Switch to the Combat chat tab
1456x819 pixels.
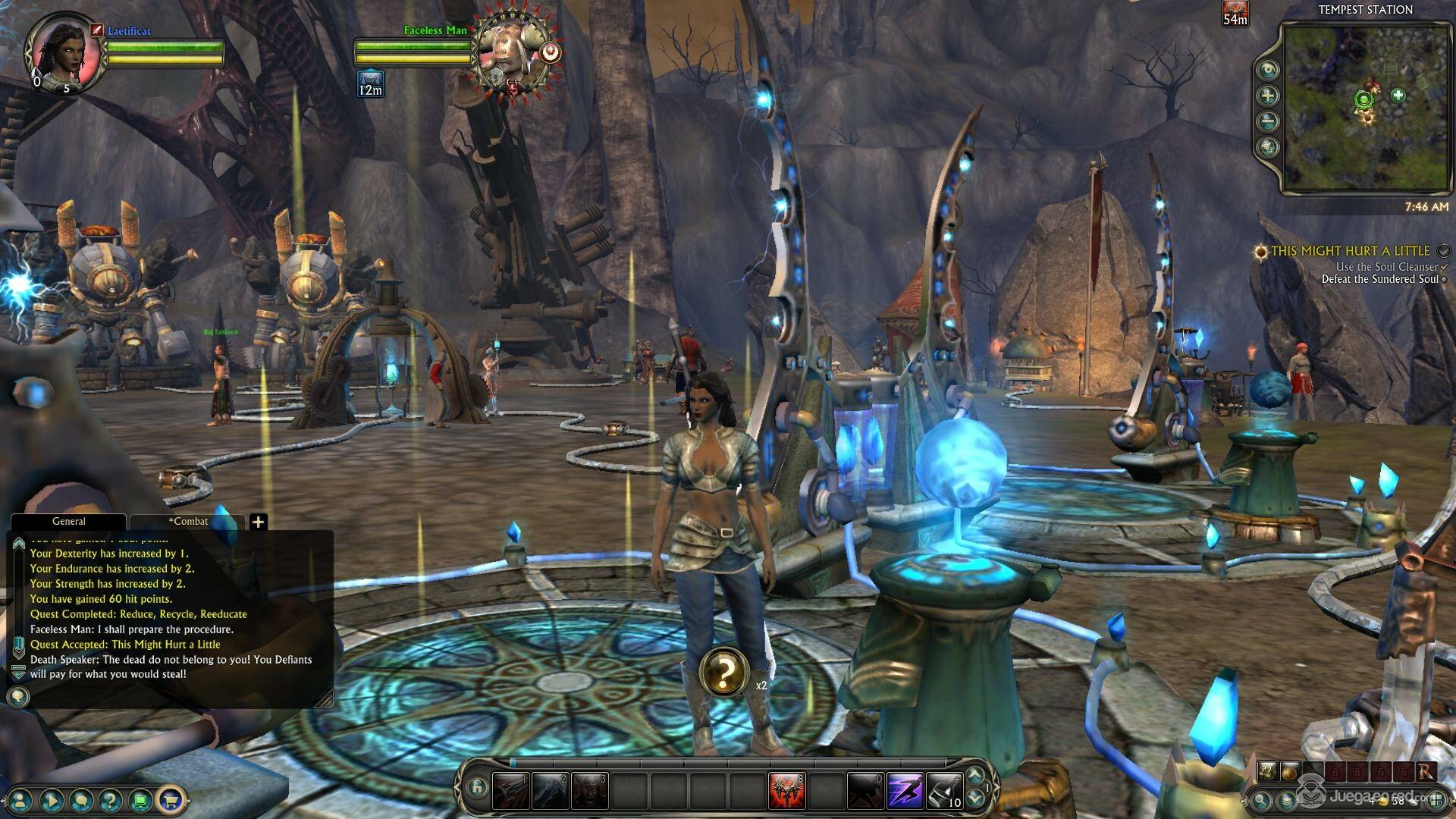pyautogui.click(x=187, y=522)
